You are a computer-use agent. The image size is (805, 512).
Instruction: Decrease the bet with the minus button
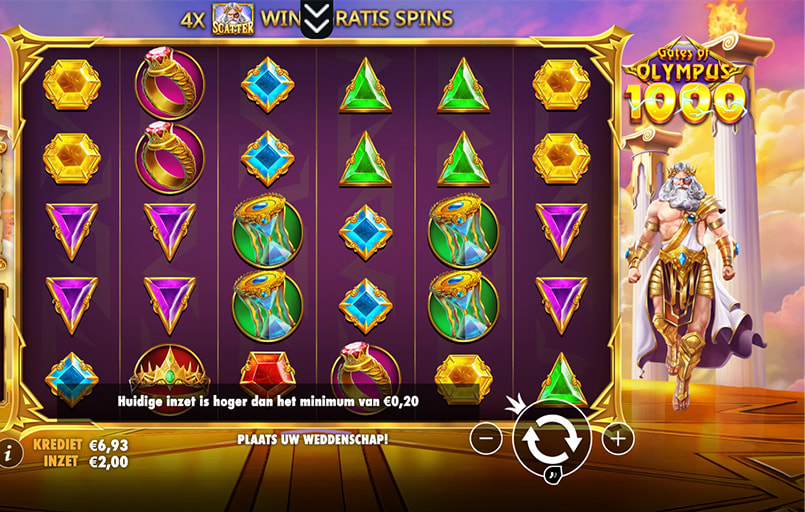[486, 438]
